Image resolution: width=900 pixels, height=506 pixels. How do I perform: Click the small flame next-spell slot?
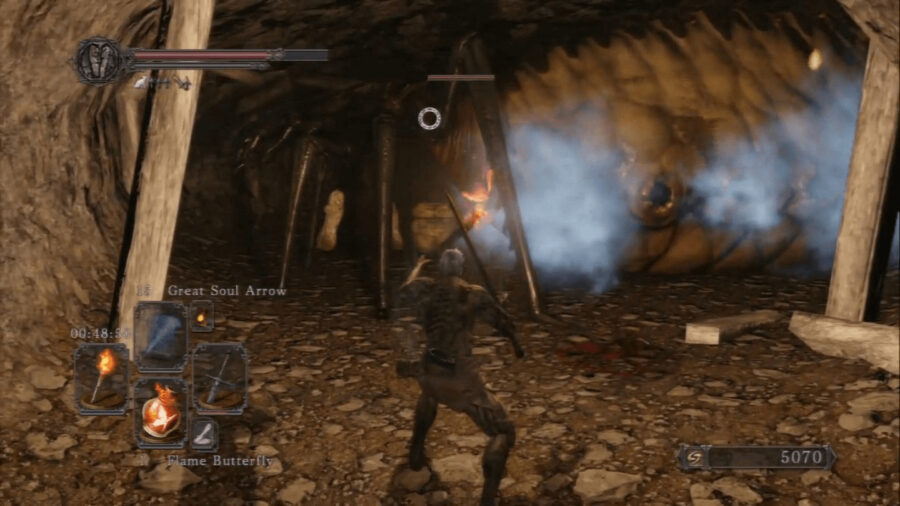coord(202,316)
